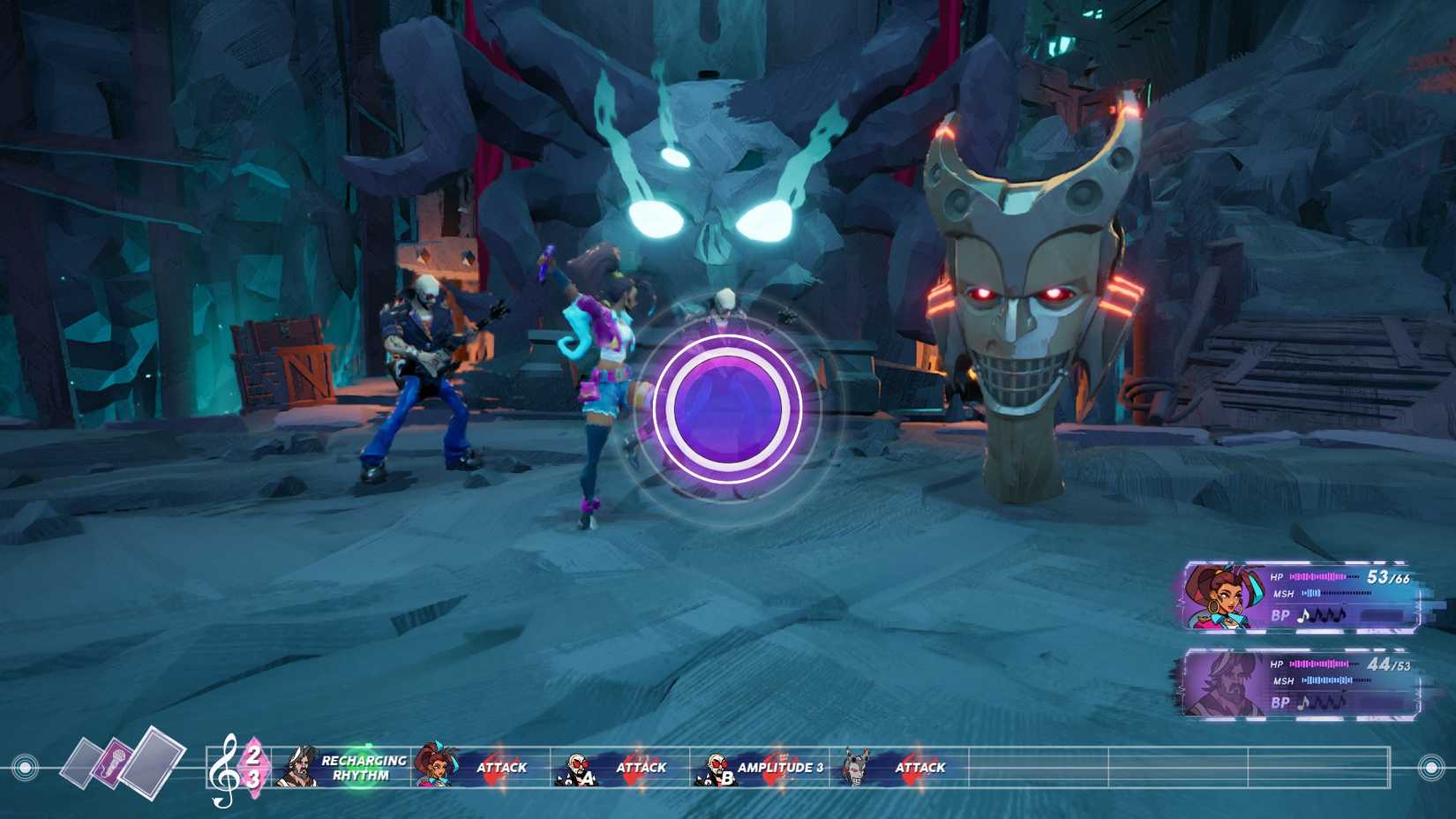The height and width of the screenshot is (819, 1456).
Task: Select enemy B's Amplitude 3 turn
Action: point(761,767)
